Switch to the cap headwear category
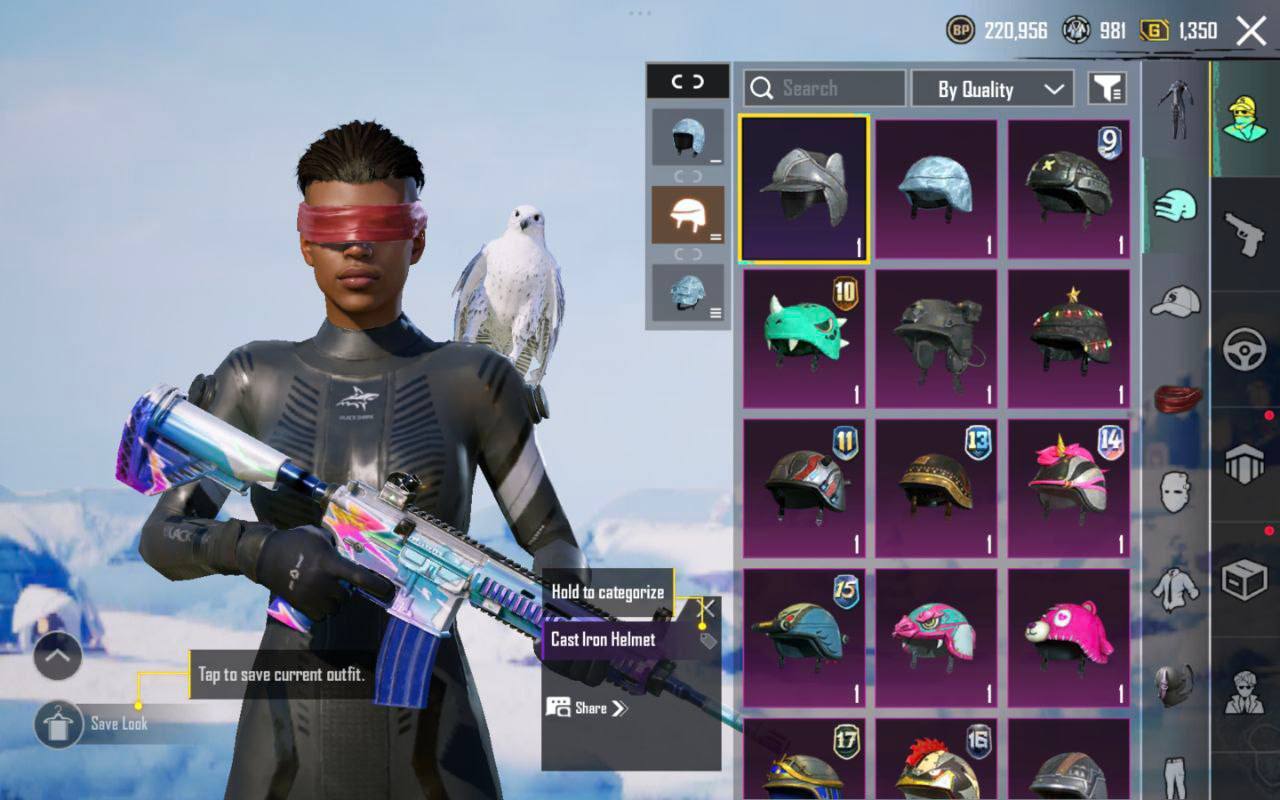 1175,300
